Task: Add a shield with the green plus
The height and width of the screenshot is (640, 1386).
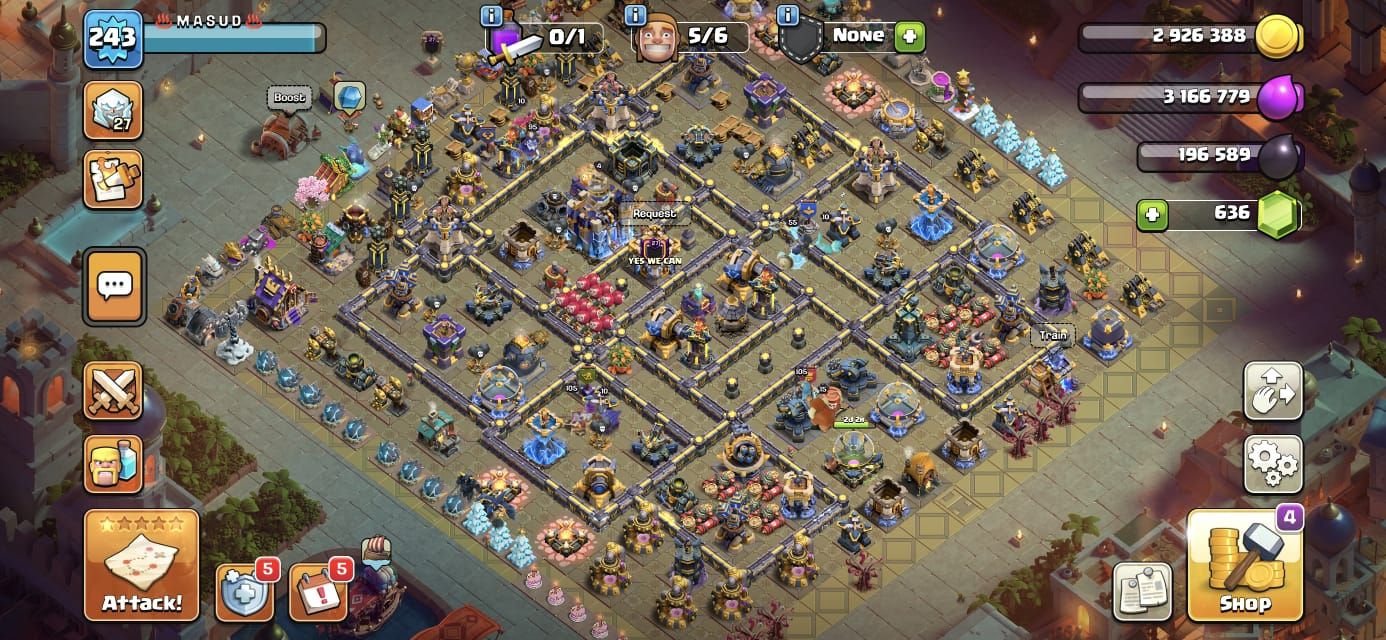Action: (909, 37)
